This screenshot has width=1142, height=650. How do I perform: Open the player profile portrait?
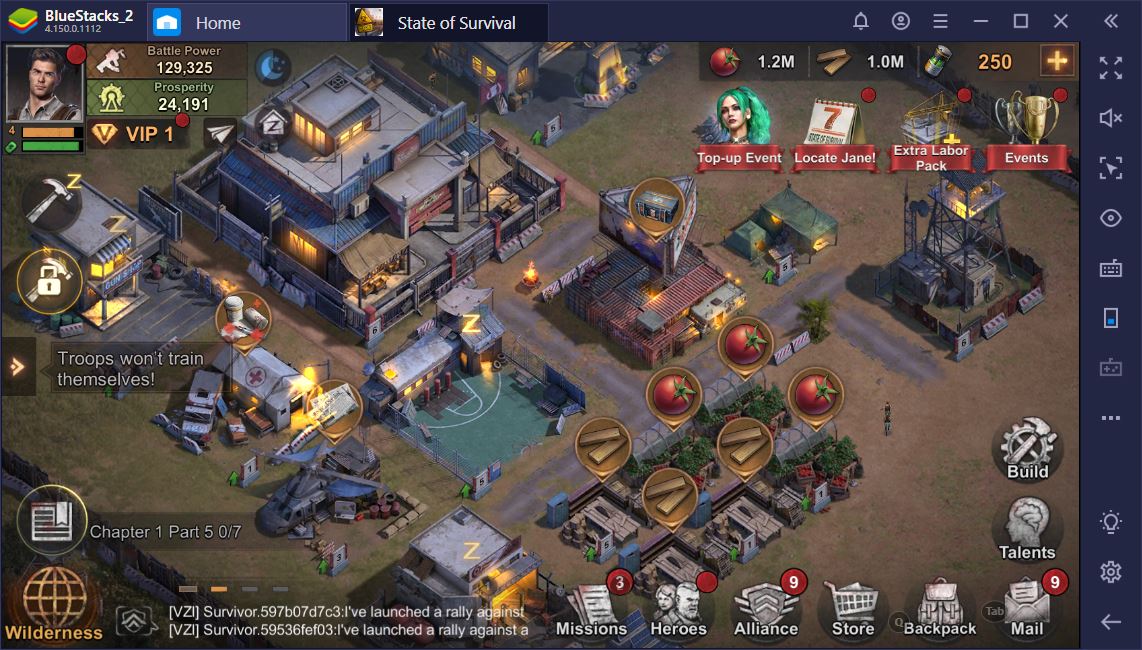[x=44, y=84]
